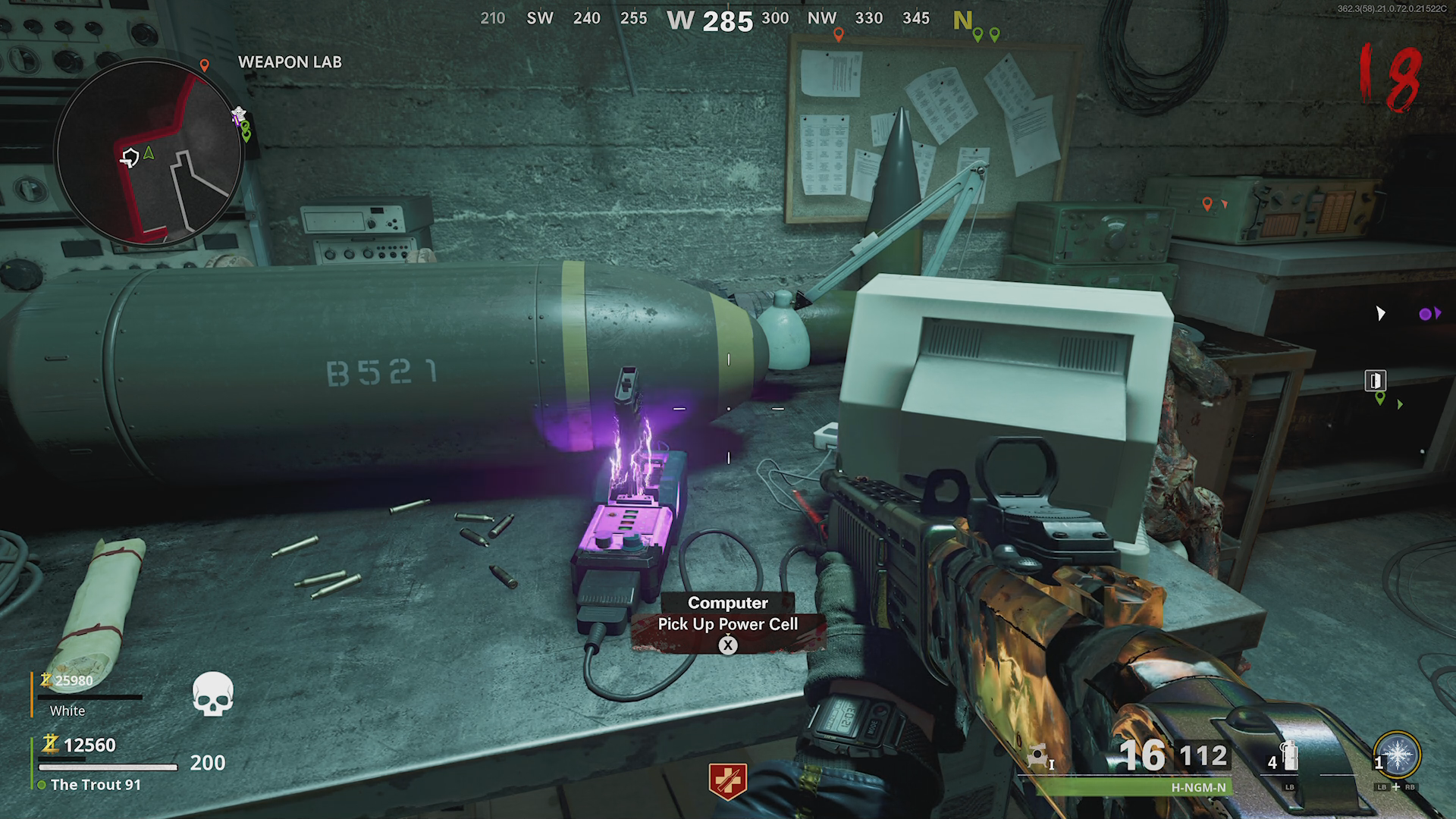
Task: Click the white skull icon
Action: (212, 694)
